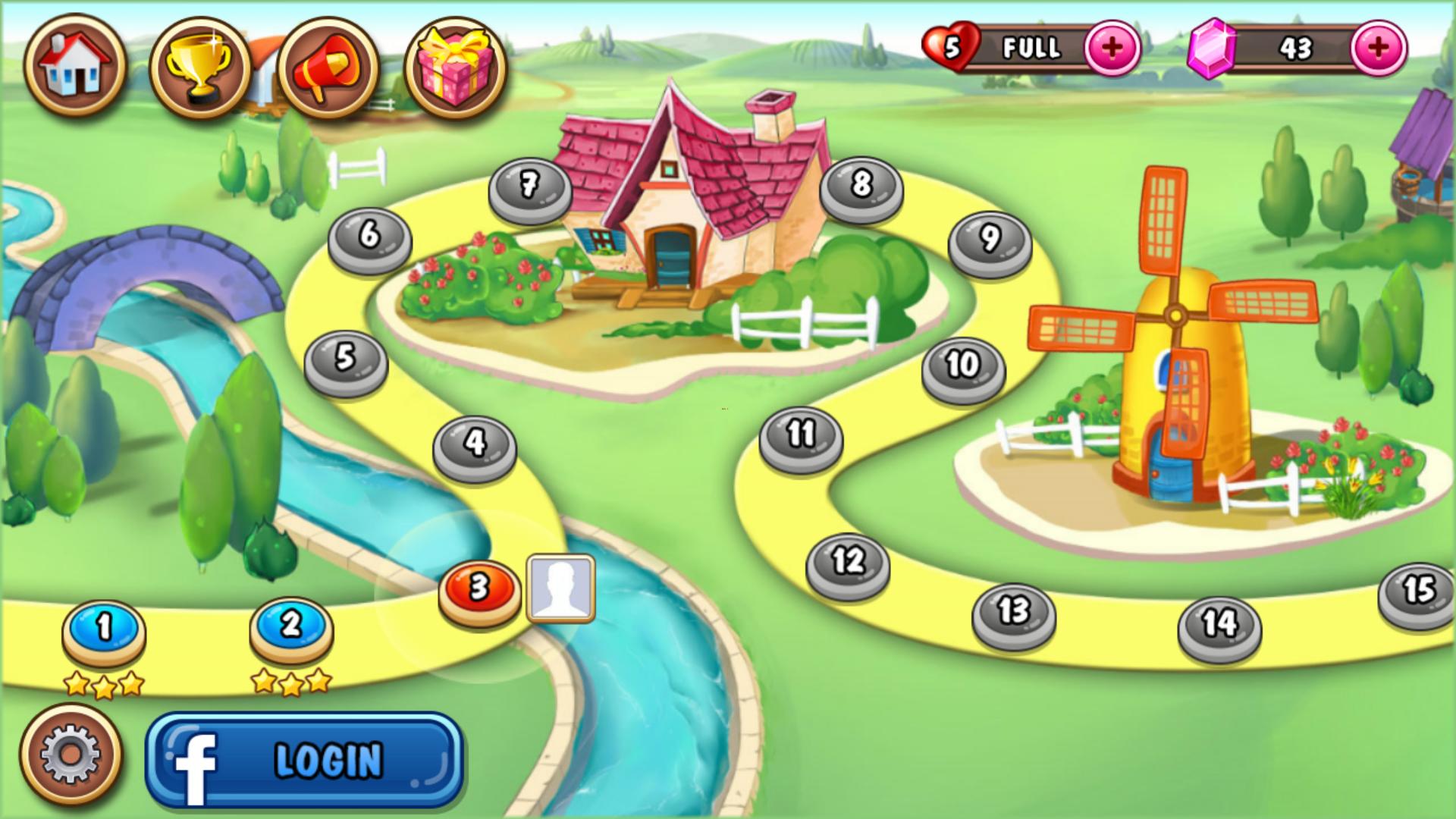The height and width of the screenshot is (819, 1456).
Task: Replay level 1 on the map
Action: [x=102, y=628]
